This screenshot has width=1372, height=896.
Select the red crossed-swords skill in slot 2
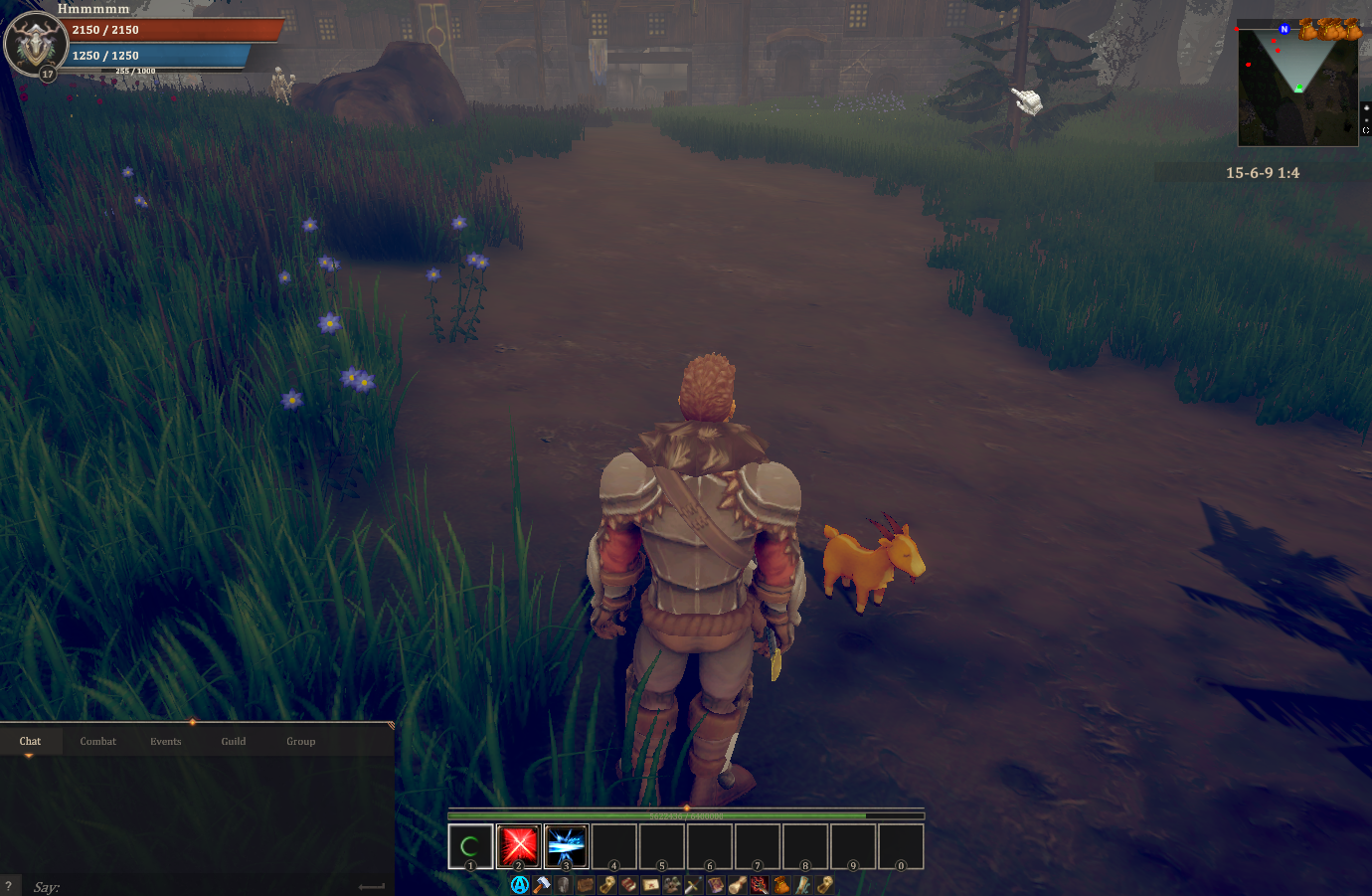[x=519, y=846]
